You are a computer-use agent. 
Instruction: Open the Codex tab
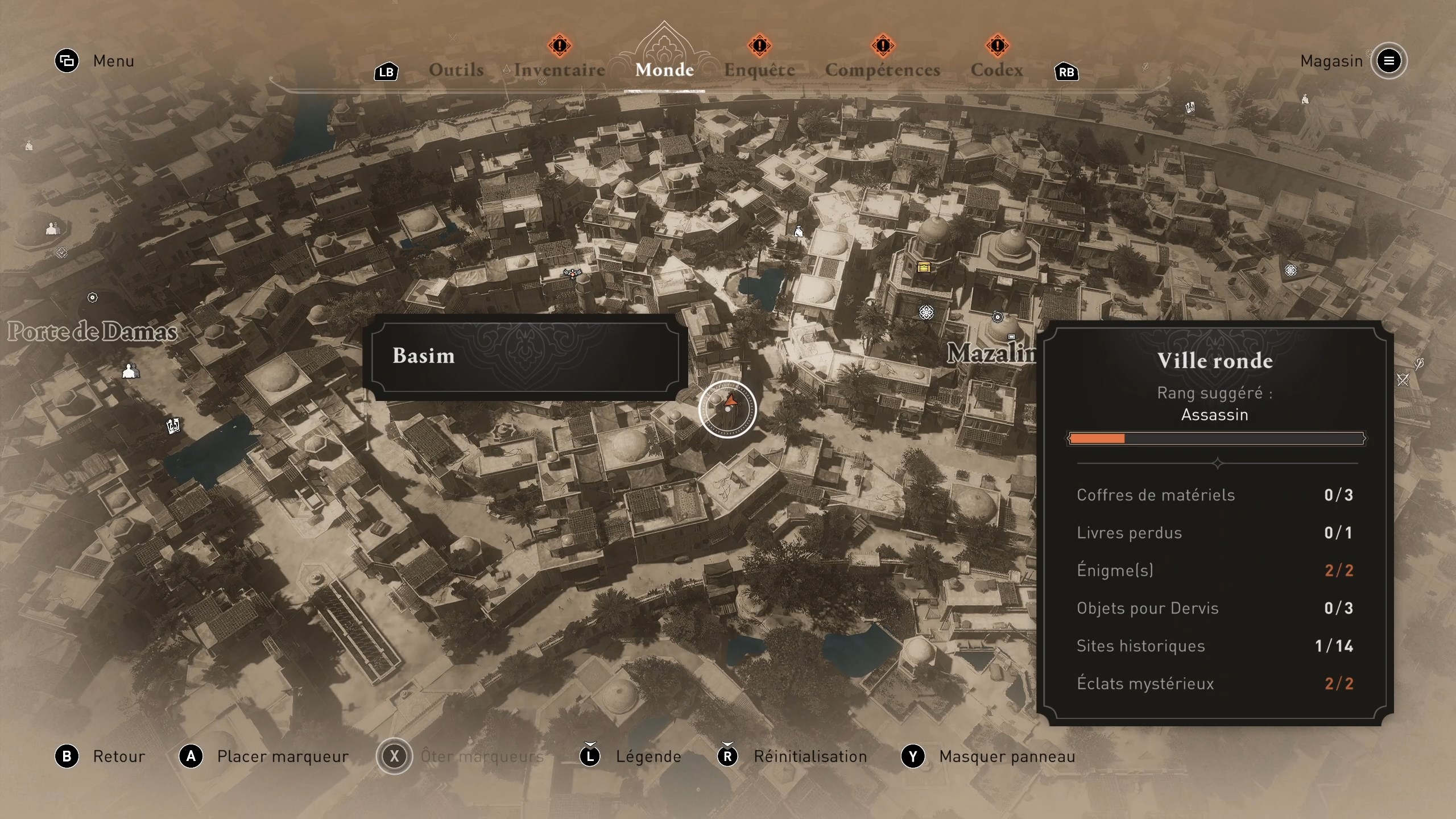tap(996, 70)
